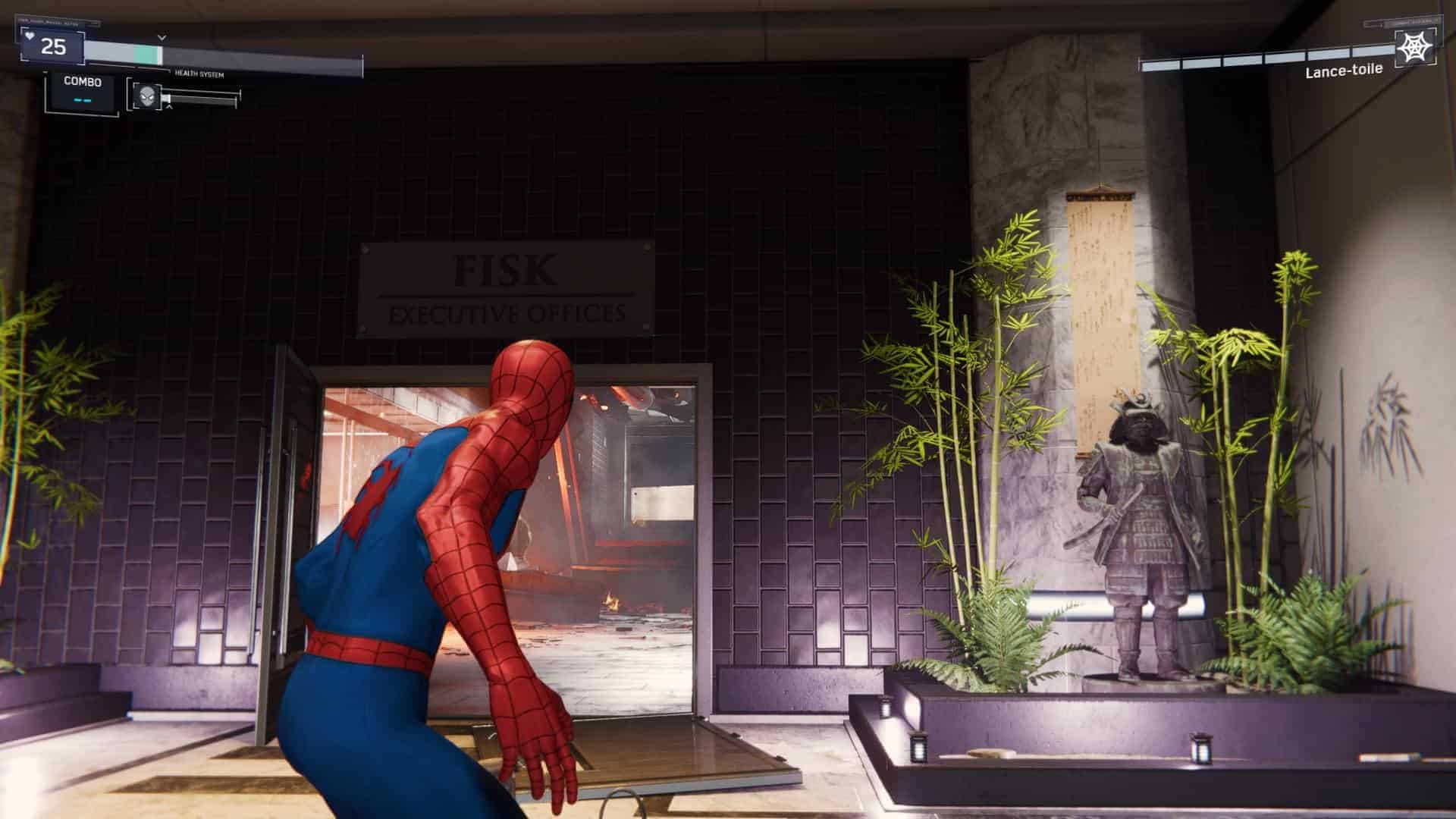
Task: Select the Lance-toile spider web gadget icon
Action: coord(1415,48)
